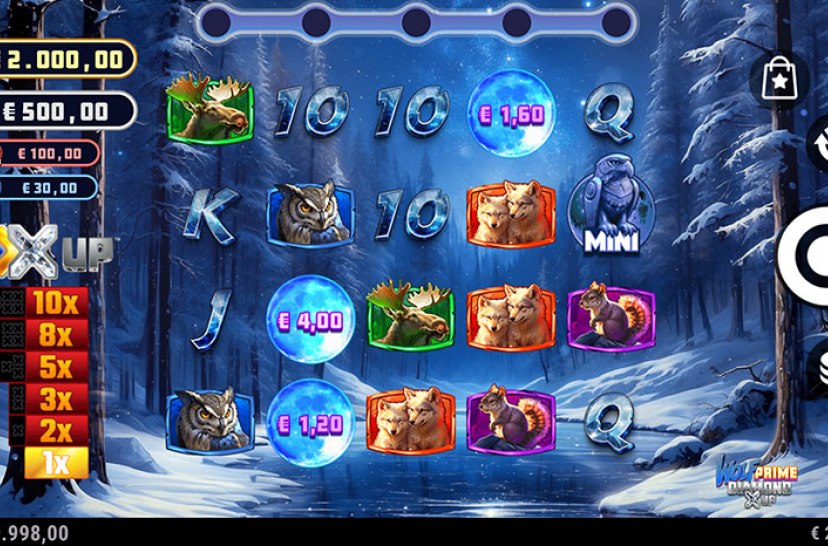Spin the reels with the large white button
The height and width of the screenshot is (546, 828).
click(806, 253)
